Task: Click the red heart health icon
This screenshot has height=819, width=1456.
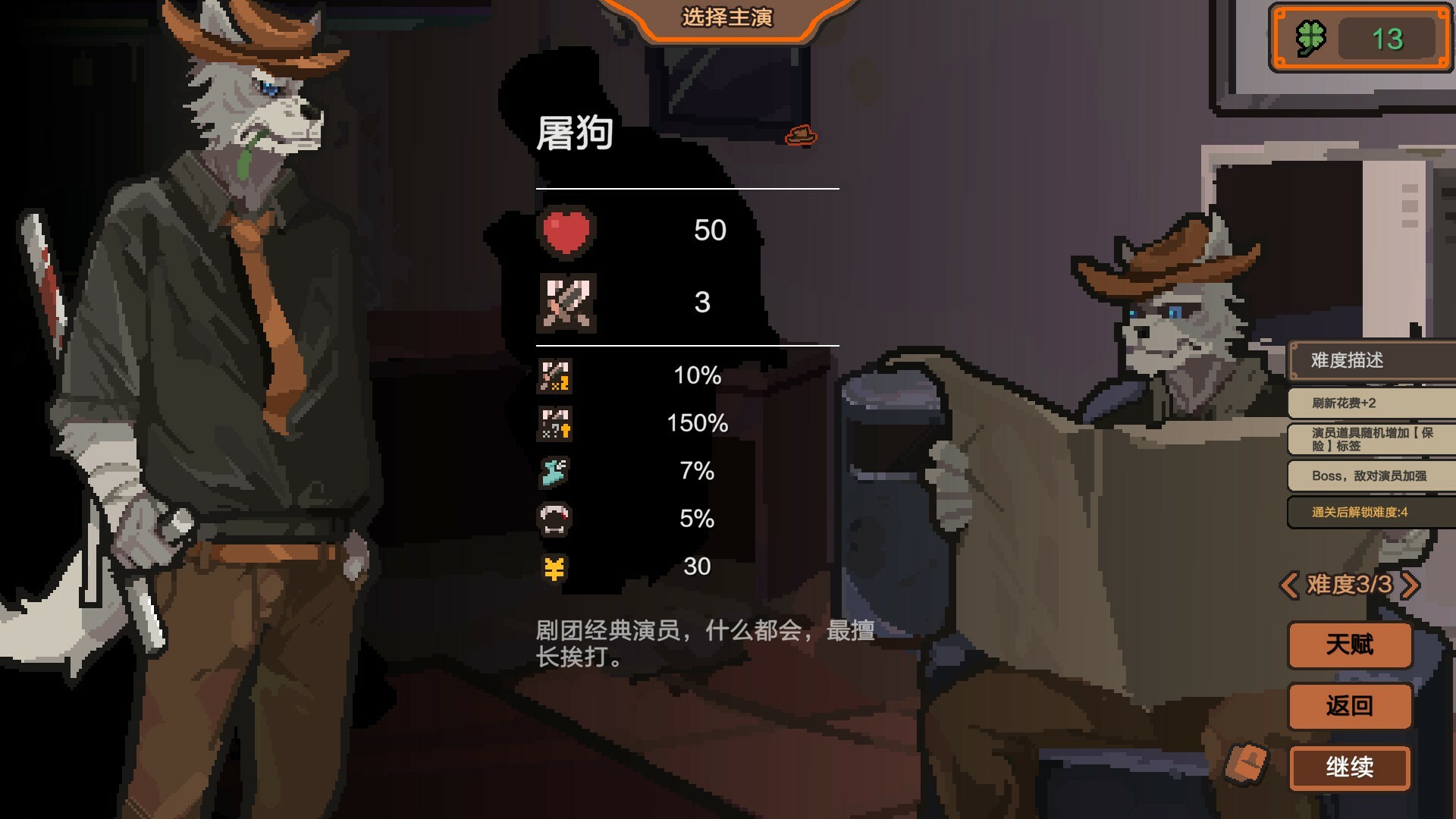Action: tap(565, 230)
